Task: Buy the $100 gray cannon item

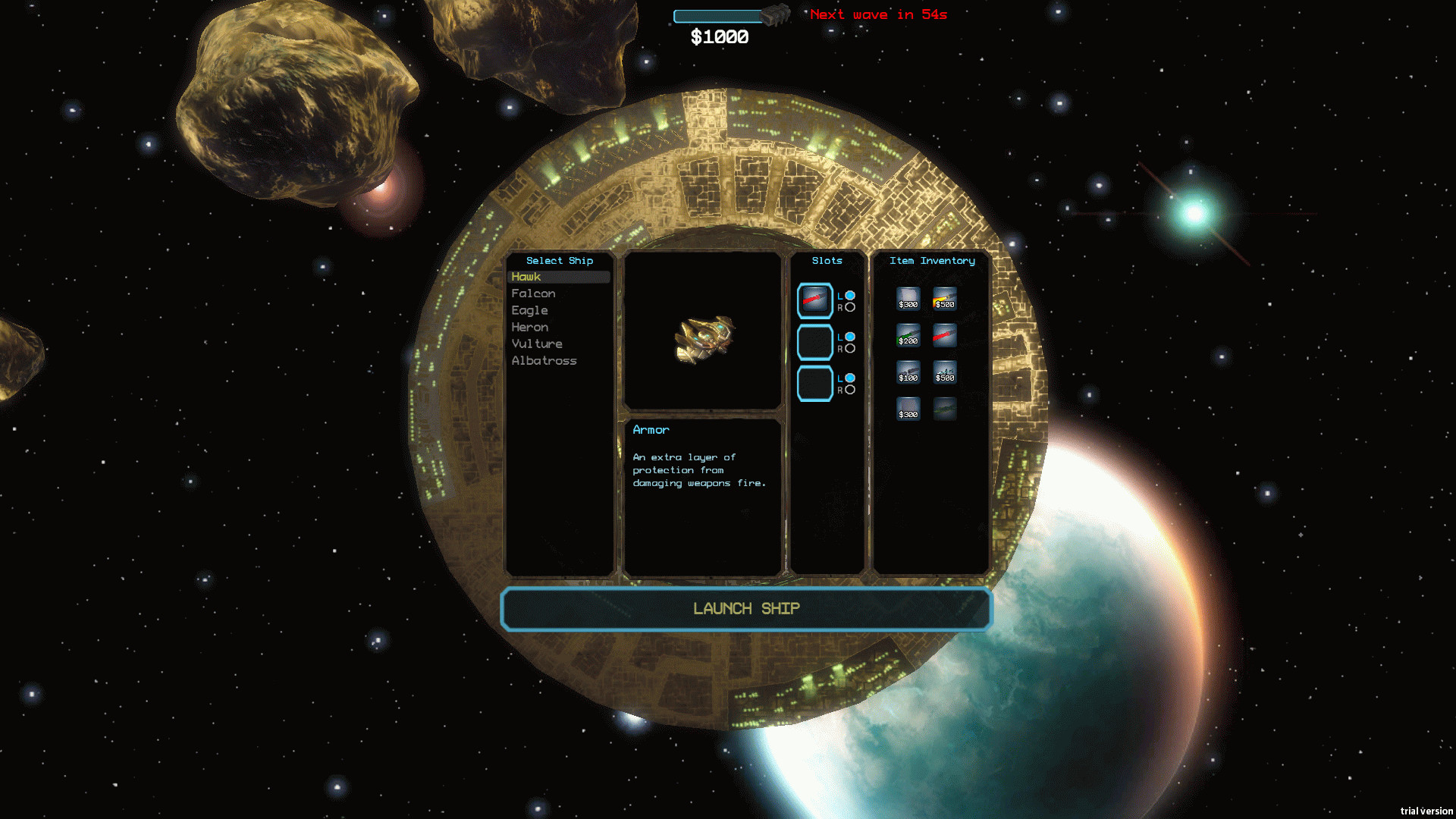Action: (908, 372)
